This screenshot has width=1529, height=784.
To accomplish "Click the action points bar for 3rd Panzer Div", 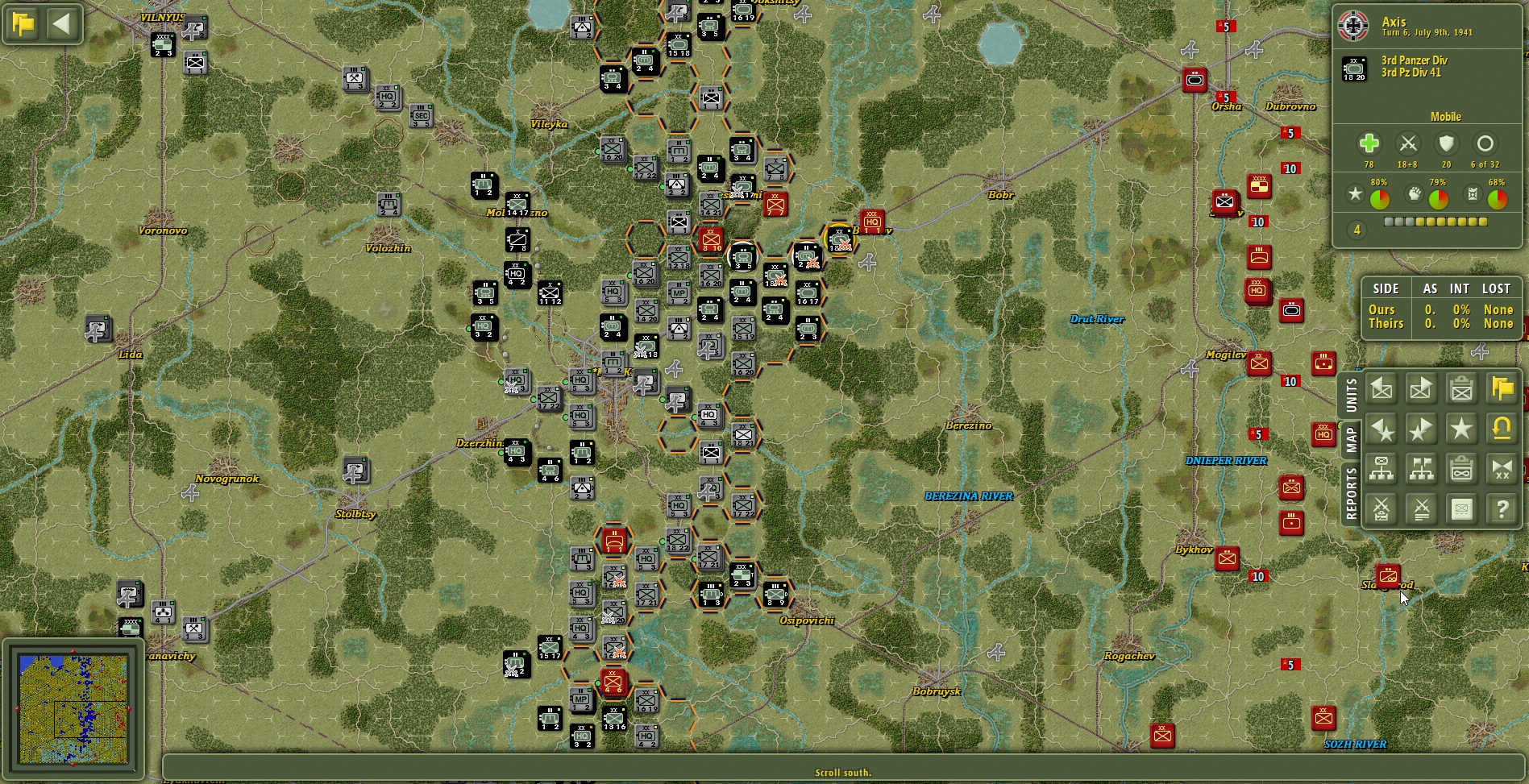I will point(1435,222).
